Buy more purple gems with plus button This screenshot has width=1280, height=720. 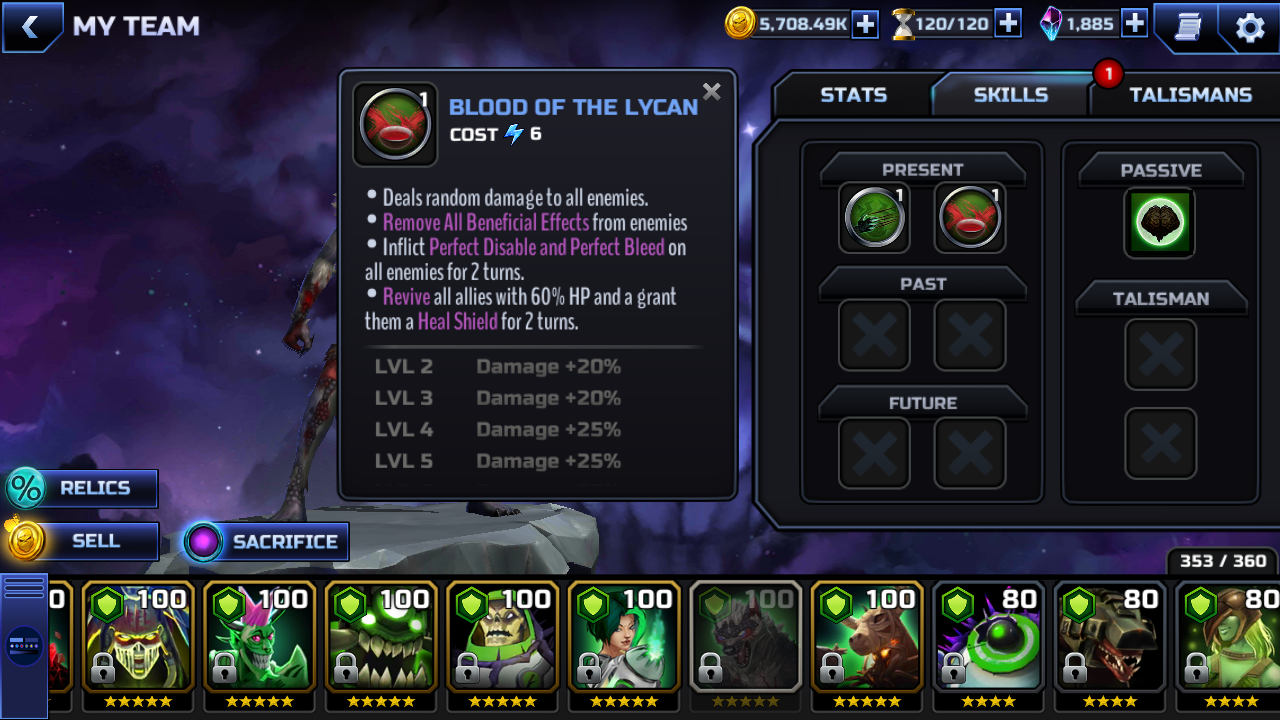[1134, 24]
